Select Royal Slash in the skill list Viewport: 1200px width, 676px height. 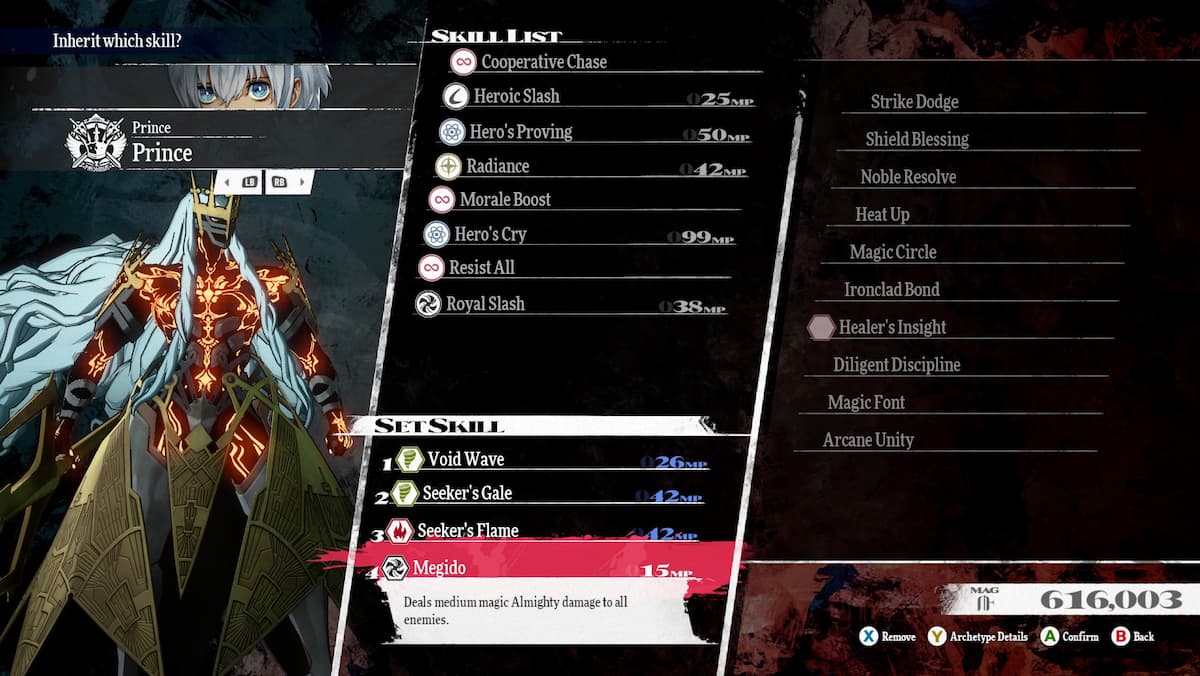[x=485, y=304]
